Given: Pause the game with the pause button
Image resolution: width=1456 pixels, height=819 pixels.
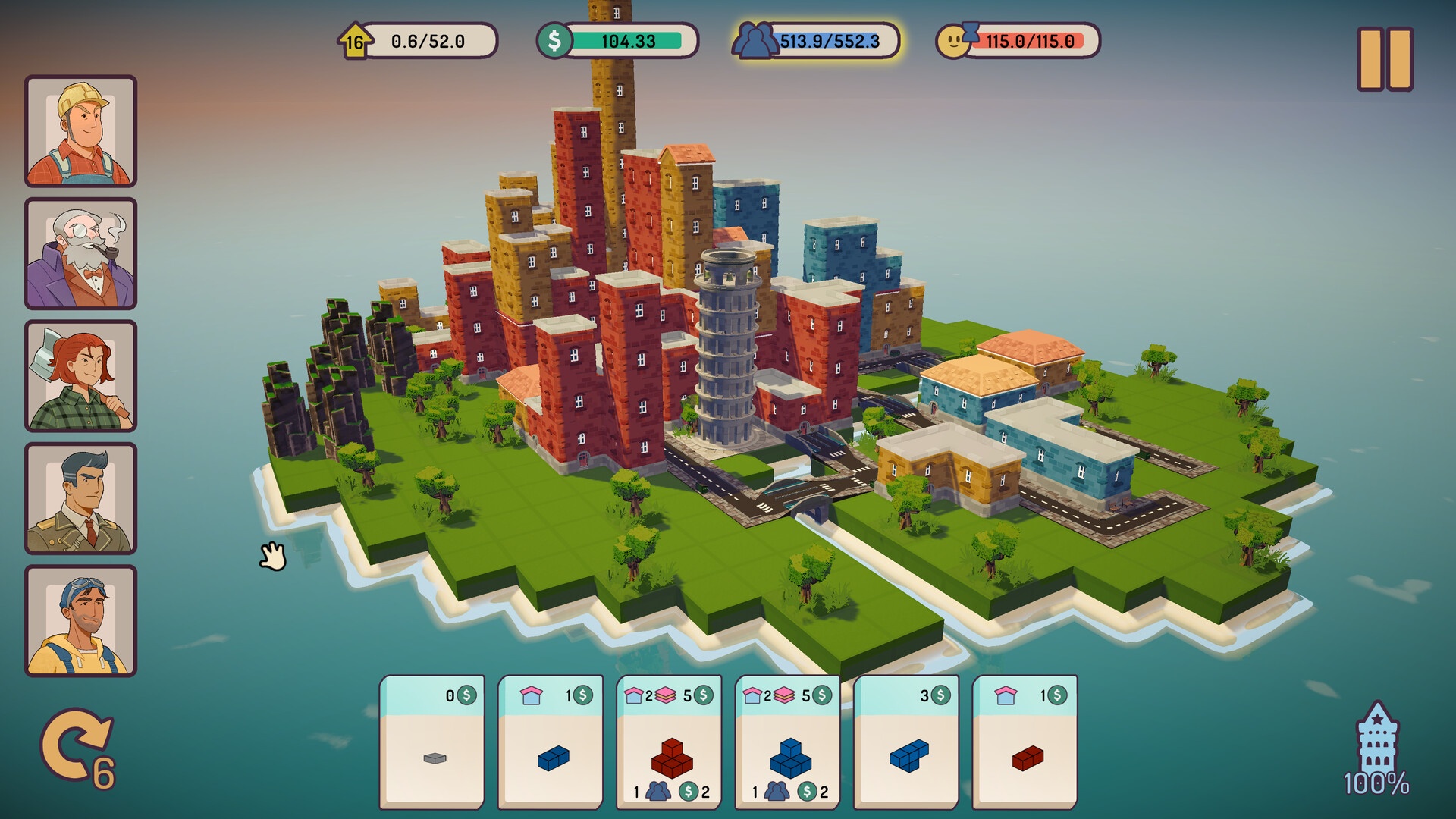Looking at the screenshot, I should (x=1385, y=60).
